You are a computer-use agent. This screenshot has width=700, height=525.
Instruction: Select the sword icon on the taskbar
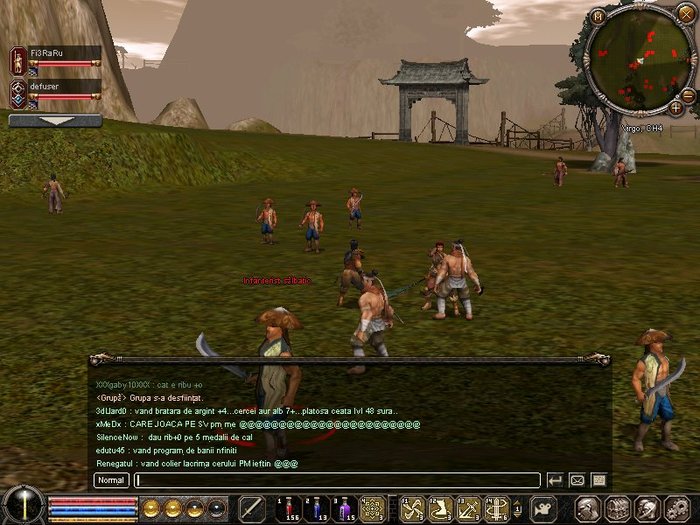(253, 509)
